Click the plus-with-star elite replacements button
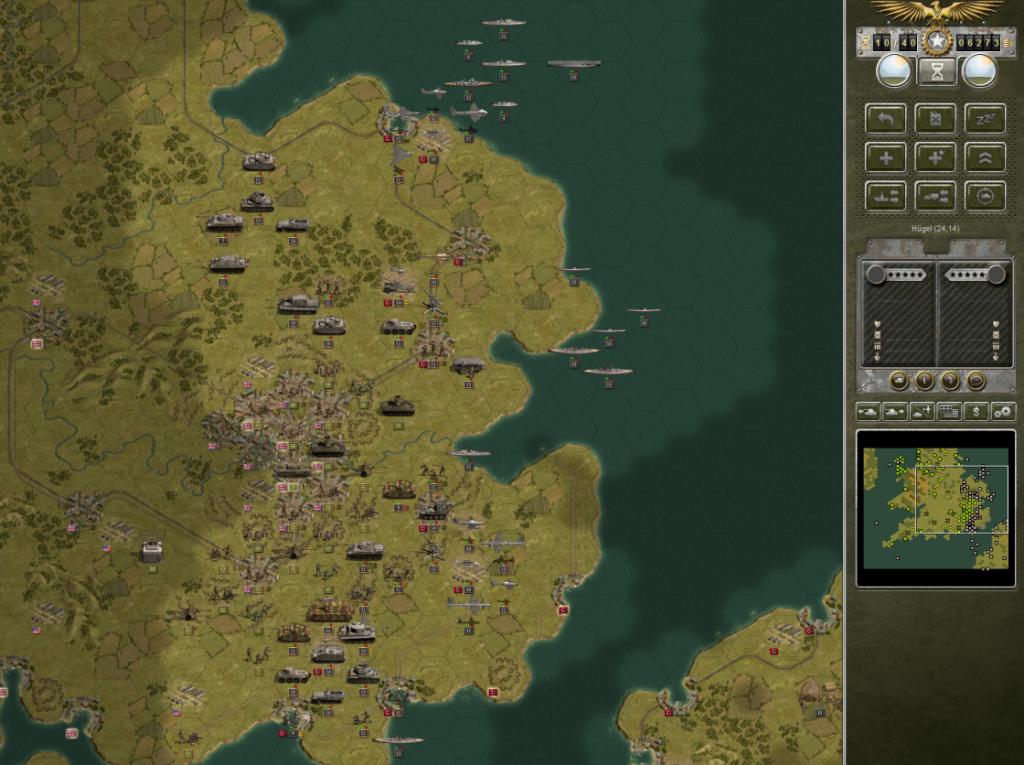 (936, 157)
